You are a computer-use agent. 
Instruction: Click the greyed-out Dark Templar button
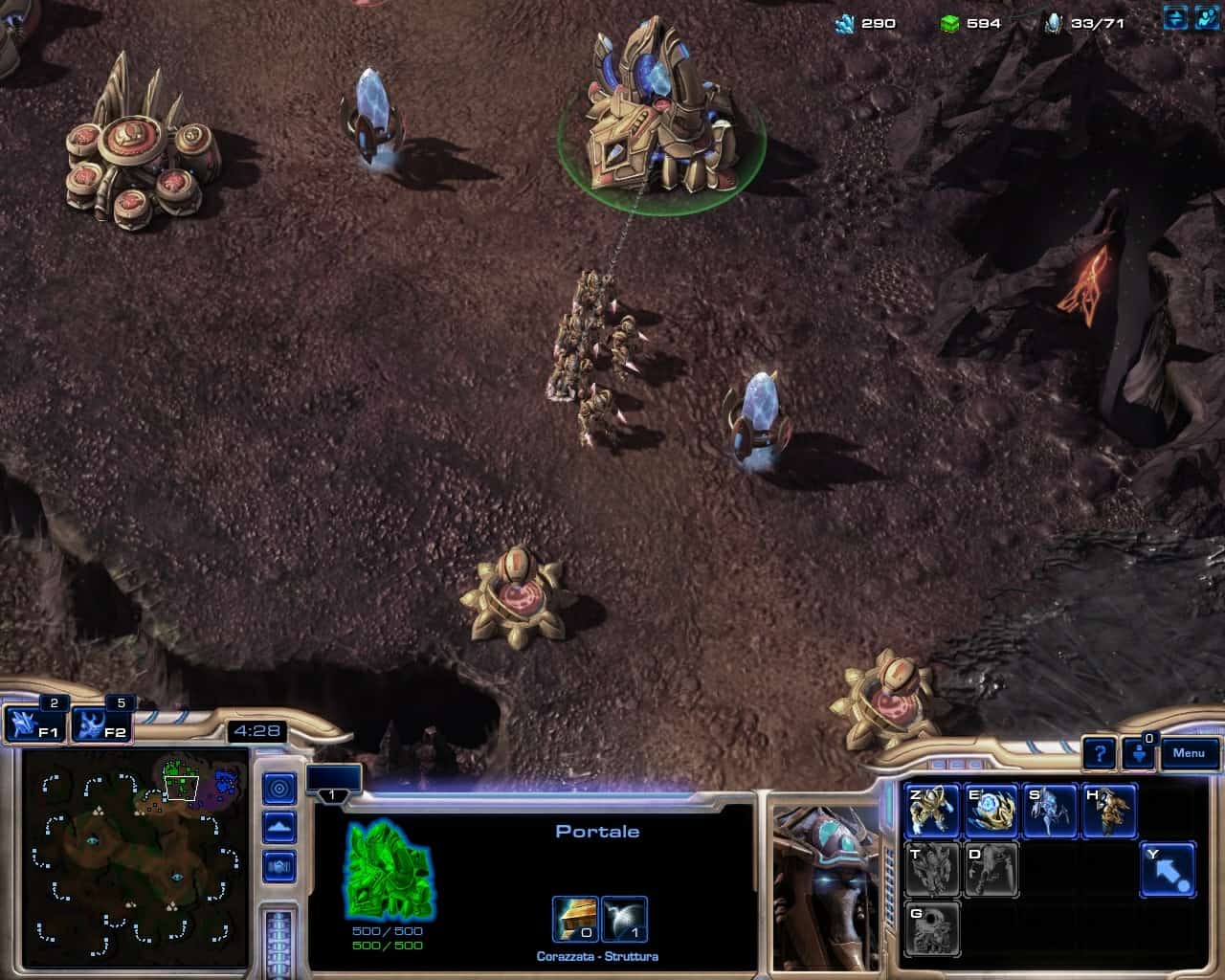point(991,869)
